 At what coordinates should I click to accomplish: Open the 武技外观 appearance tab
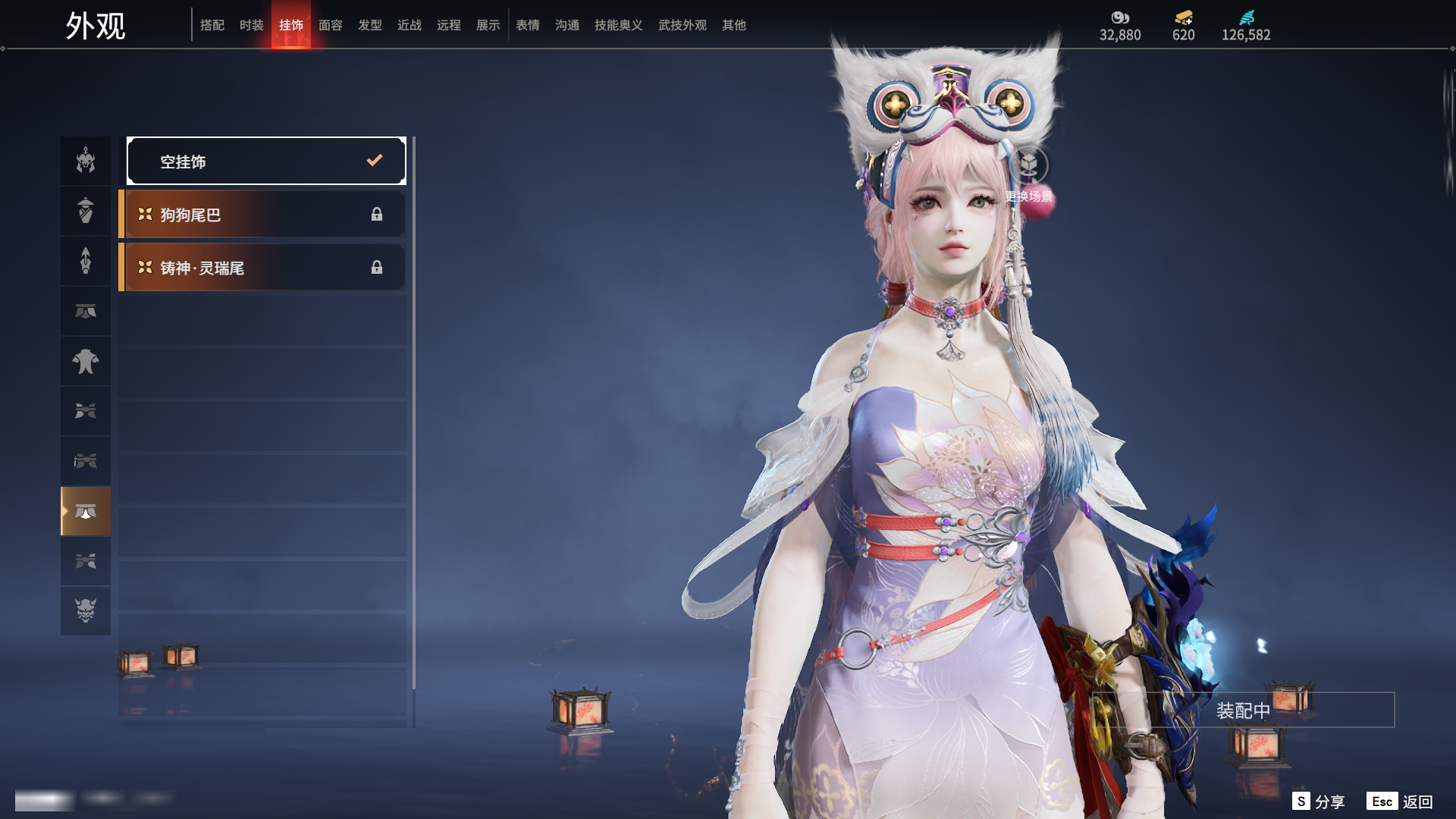click(682, 25)
